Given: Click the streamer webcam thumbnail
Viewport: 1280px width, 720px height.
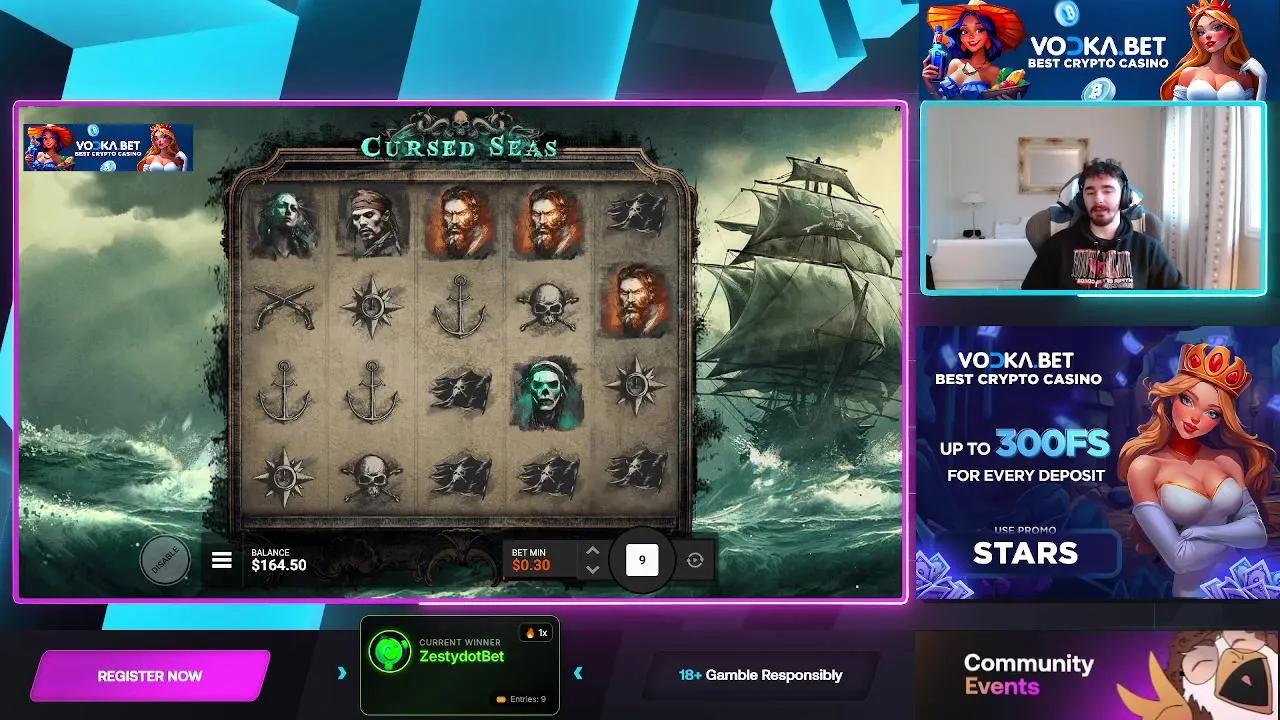Looking at the screenshot, I should 1096,196.
